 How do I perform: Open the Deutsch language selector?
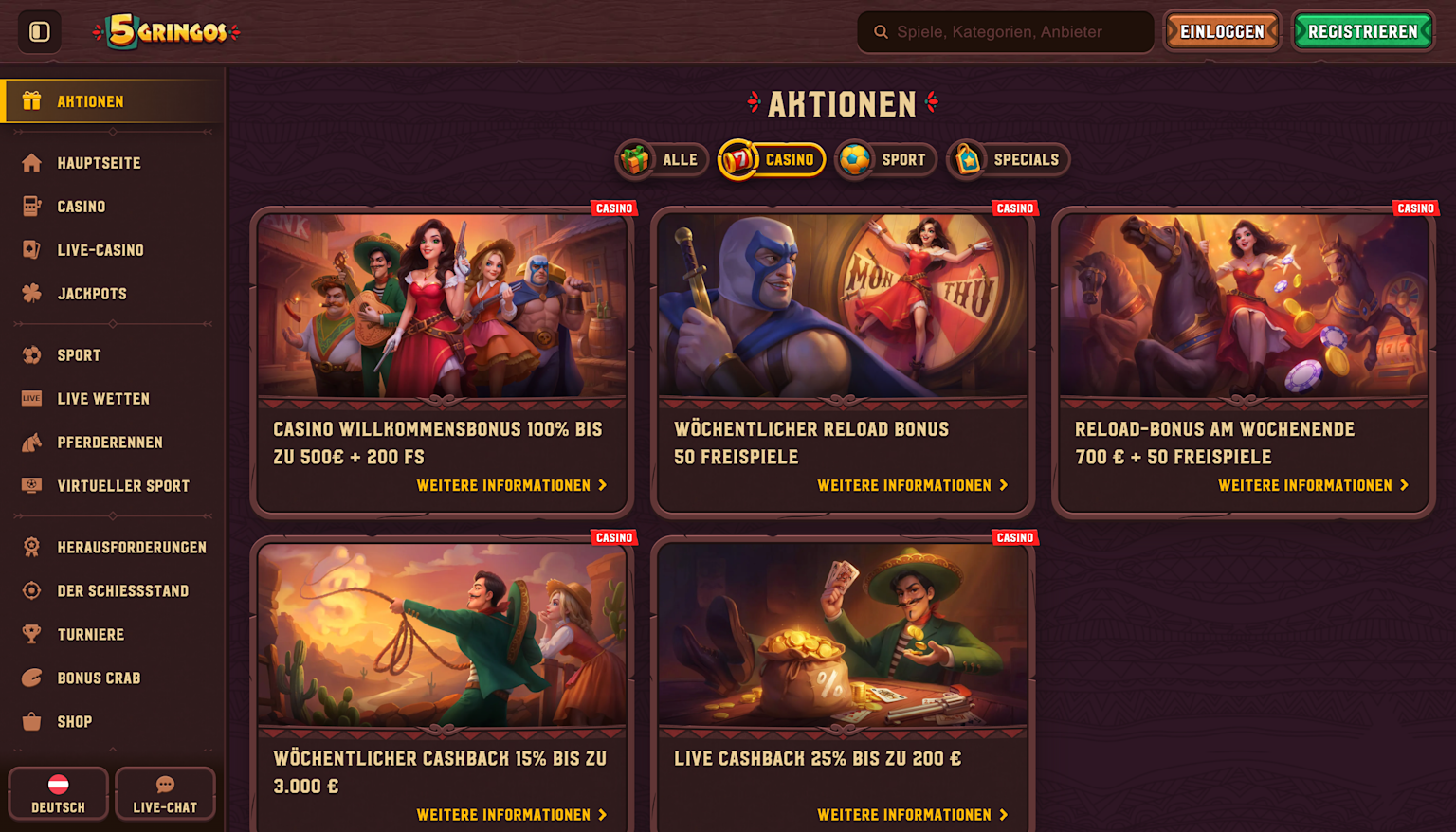(x=58, y=793)
